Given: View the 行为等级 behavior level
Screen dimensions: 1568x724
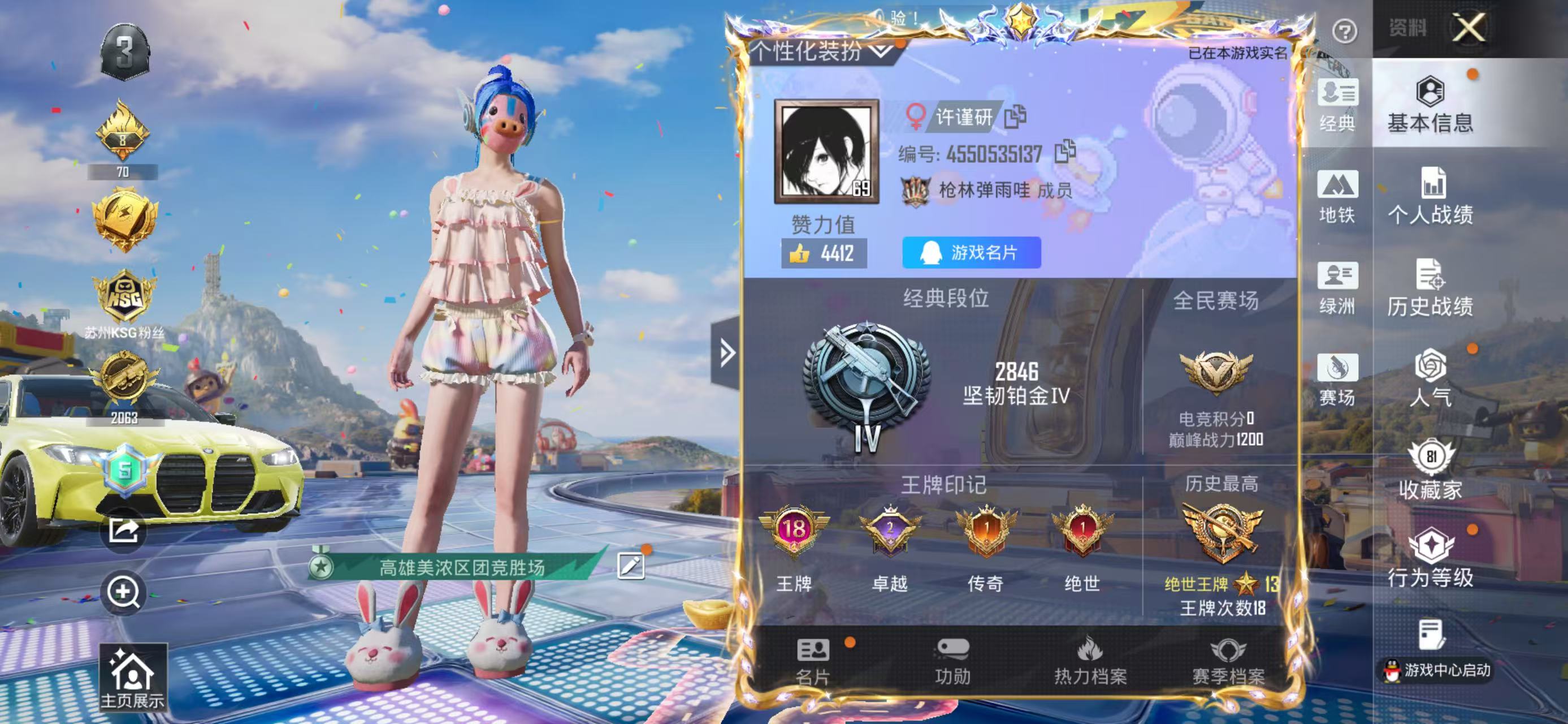Looking at the screenshot, I should point(1430,558).
